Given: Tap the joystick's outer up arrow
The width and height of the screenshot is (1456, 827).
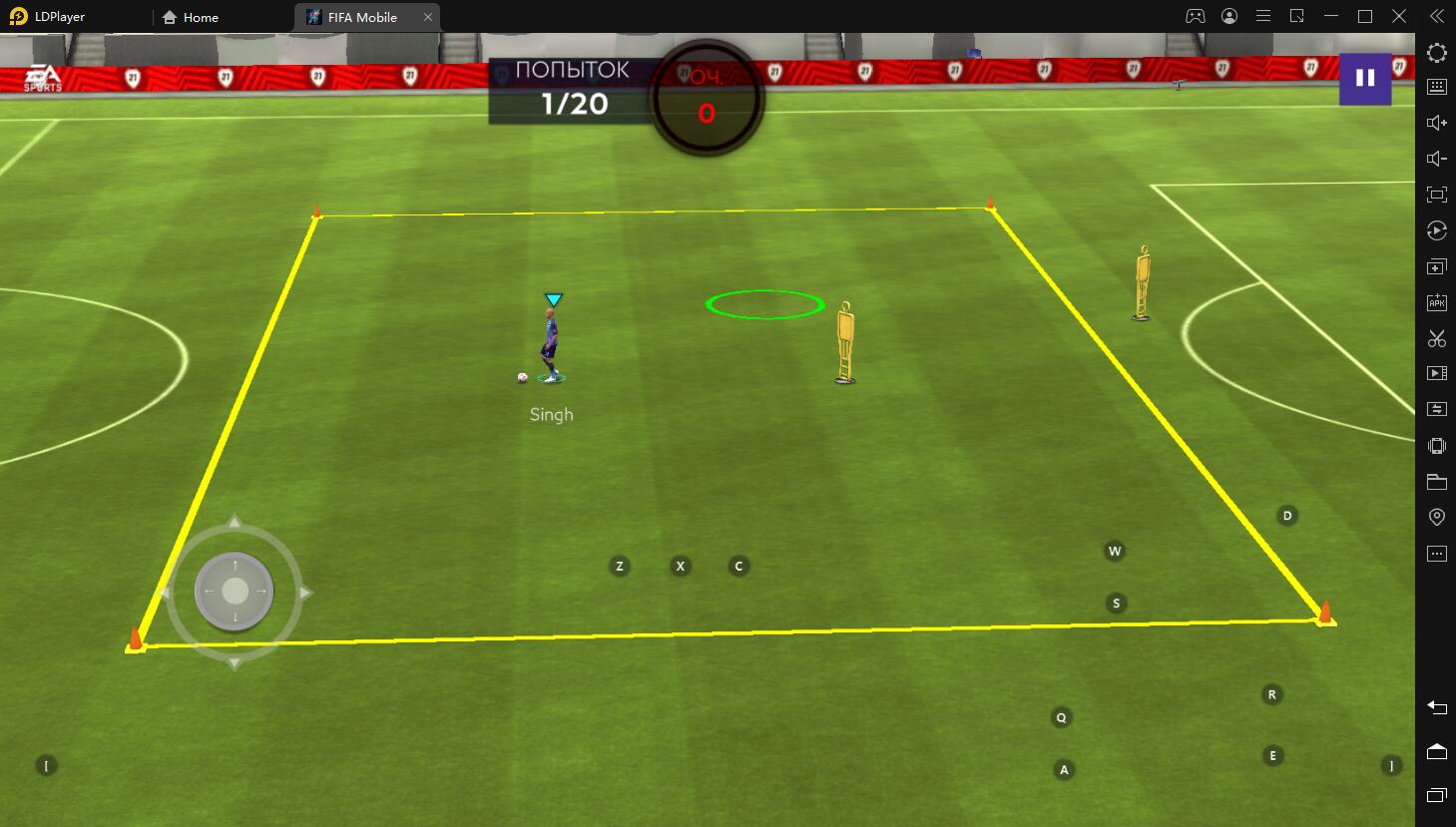Looking at the screenshot, I should 235,522.
